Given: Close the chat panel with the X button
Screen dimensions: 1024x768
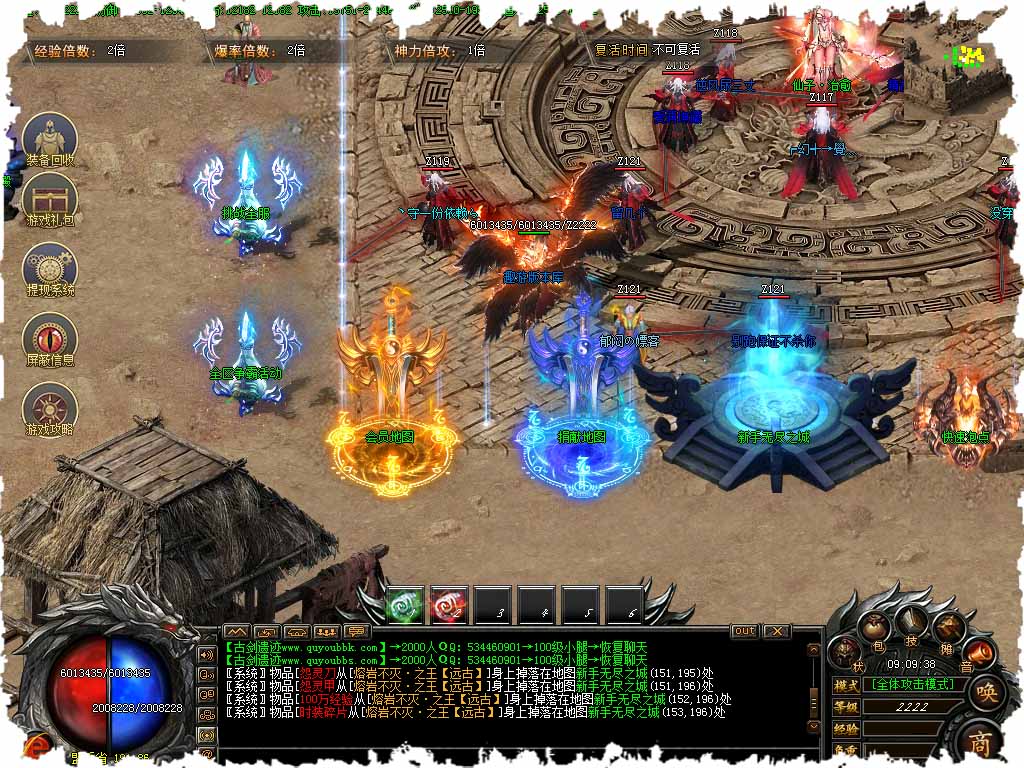Looking at the screenshot, I should click(x=776, y=631).
